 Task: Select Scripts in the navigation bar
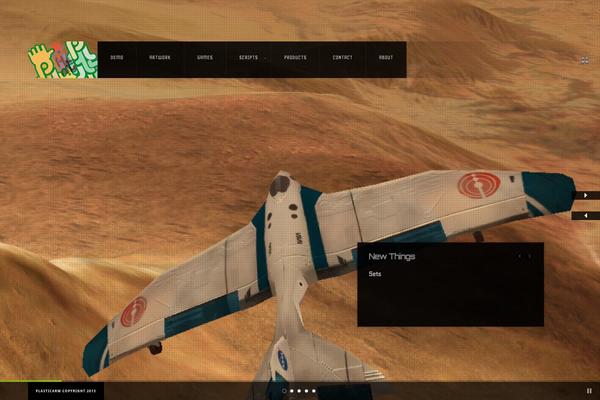pyautogui.click(x=248, y=58)
